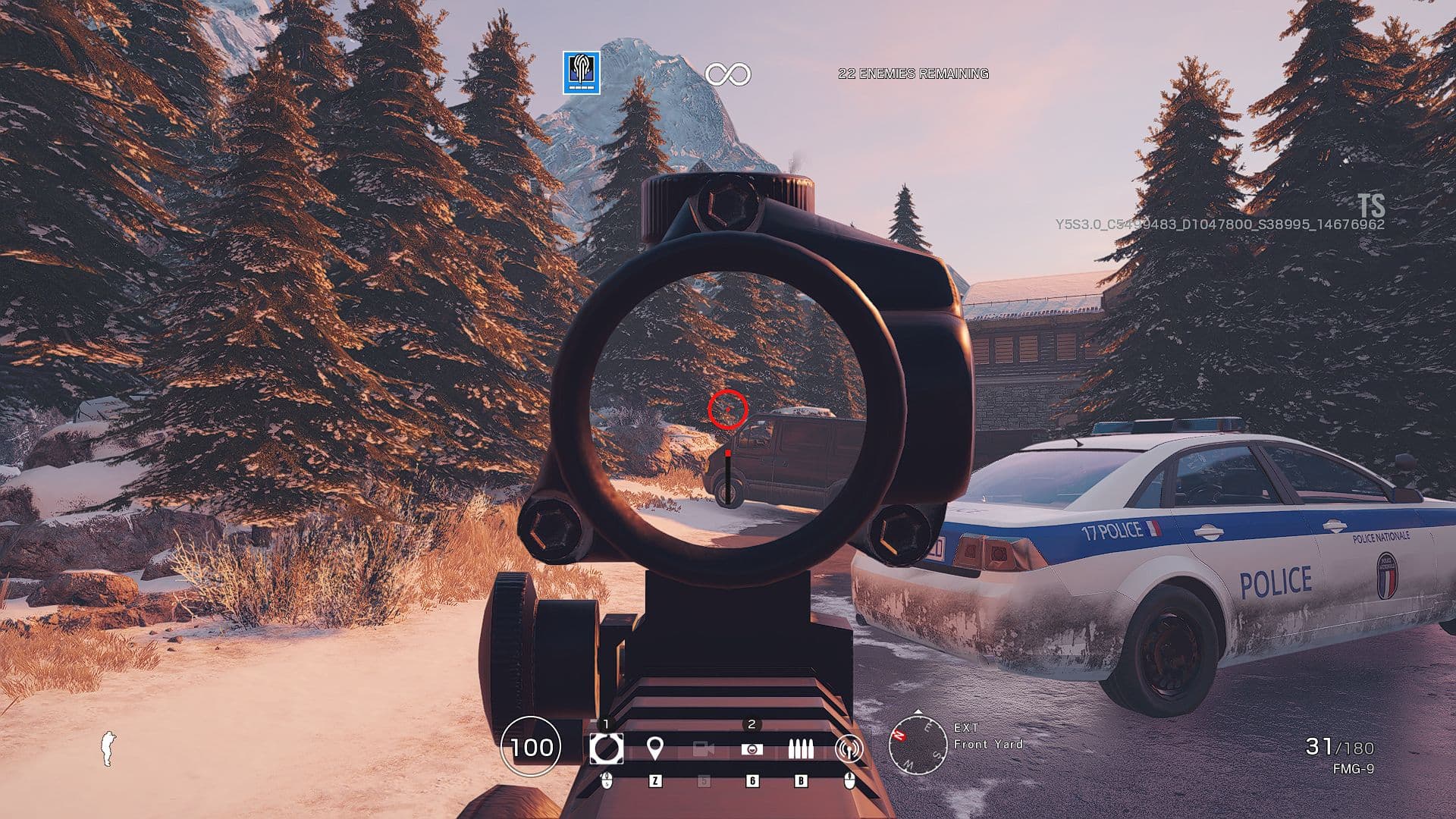Select the breach charge gadget slot

[606, 748]
